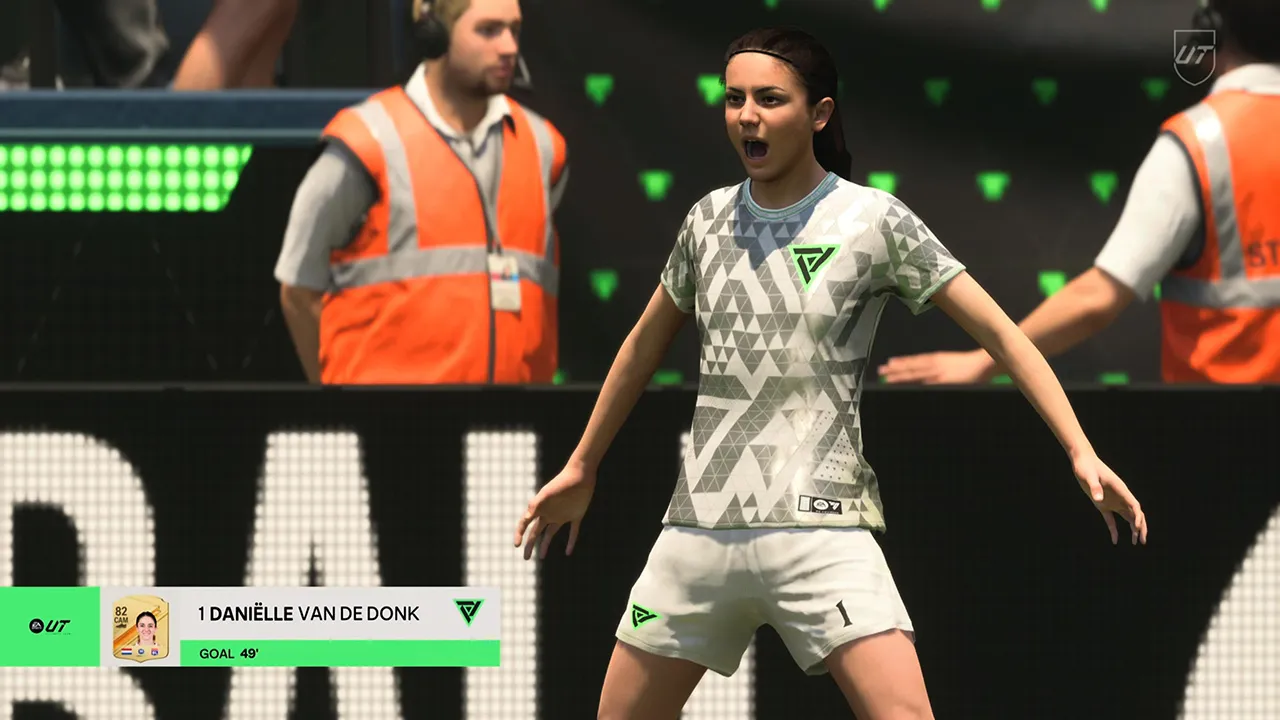Viewport: 1280px width, 720px height.
Task: Select the green team crest on the goal banner
Action: tap(467, 614)
